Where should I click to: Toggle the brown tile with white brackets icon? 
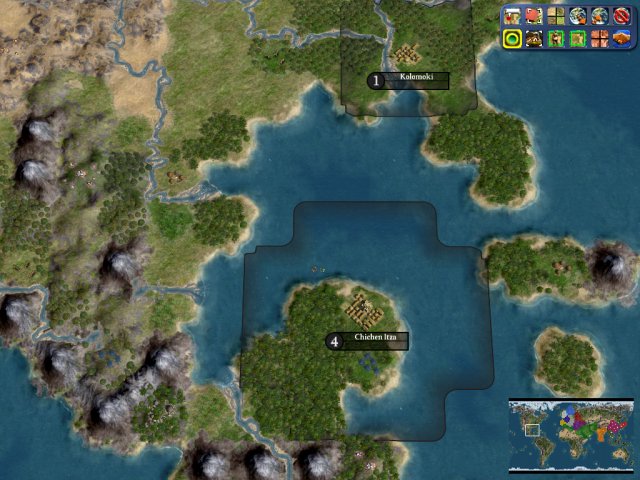pyautogui.click(x=534, y=39)
